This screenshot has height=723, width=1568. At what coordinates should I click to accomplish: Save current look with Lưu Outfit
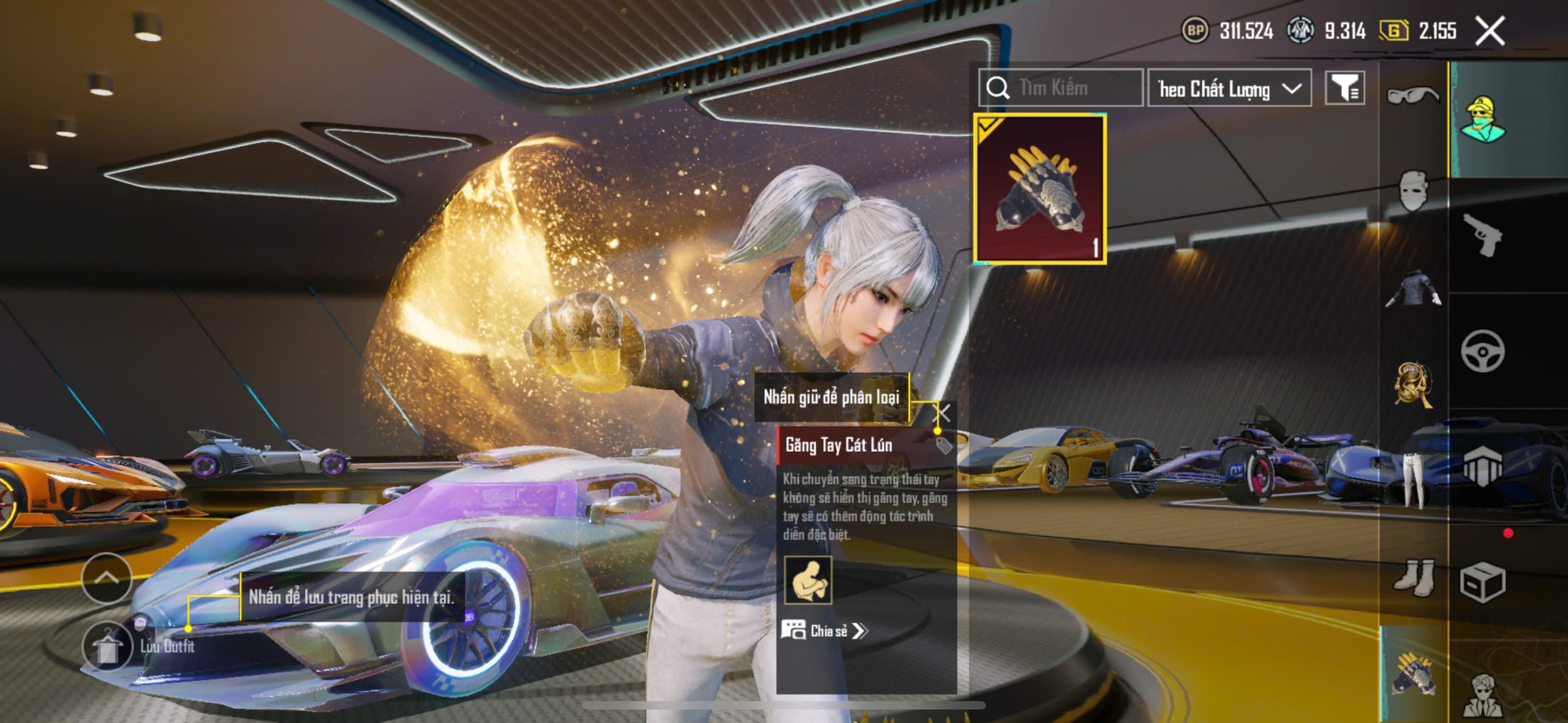coord(108,646)
